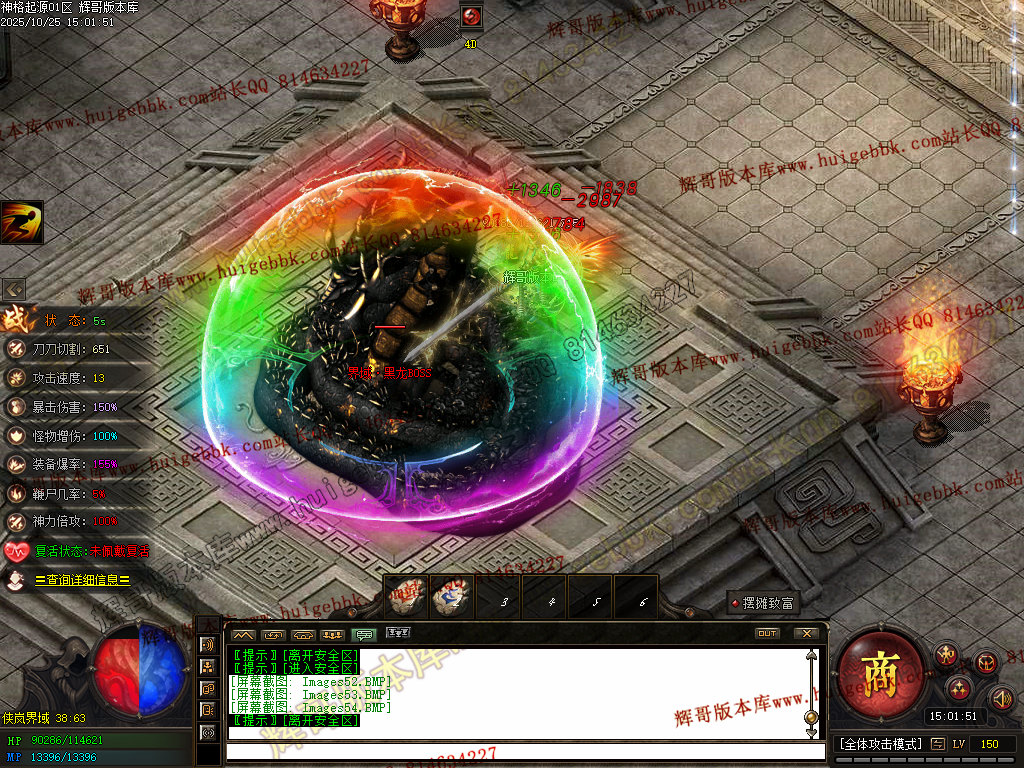
Task: Switch attack mode with the swap button
Action: tap(937, 744)
